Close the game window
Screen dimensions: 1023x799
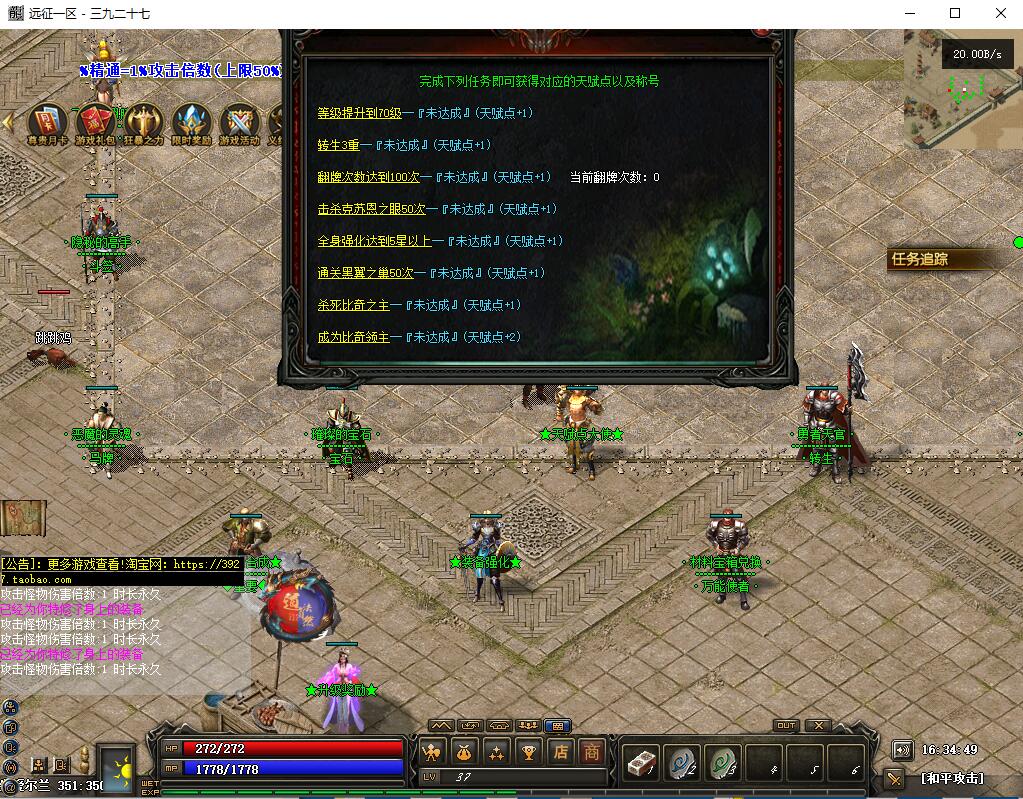[x=1001, y=13]
